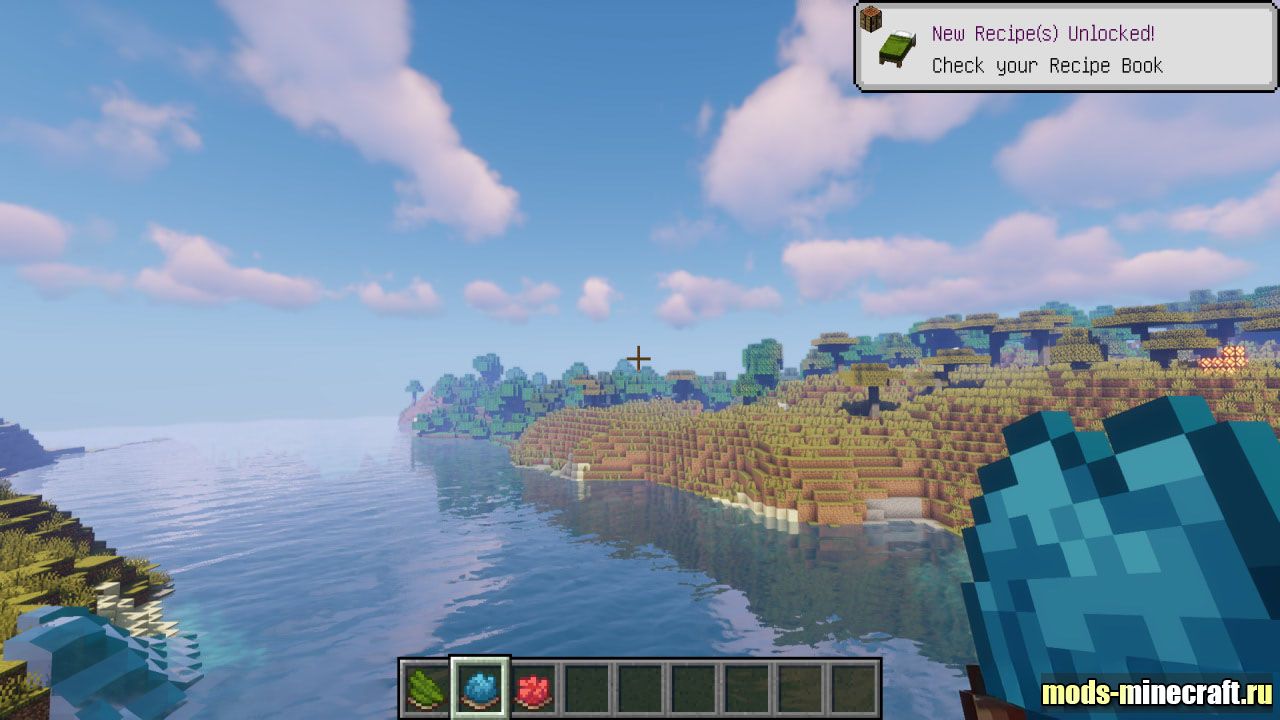Open the mods-minecraft.ru watermark link
This screenshot has width=1280, height=720.
pos(1157,692)
